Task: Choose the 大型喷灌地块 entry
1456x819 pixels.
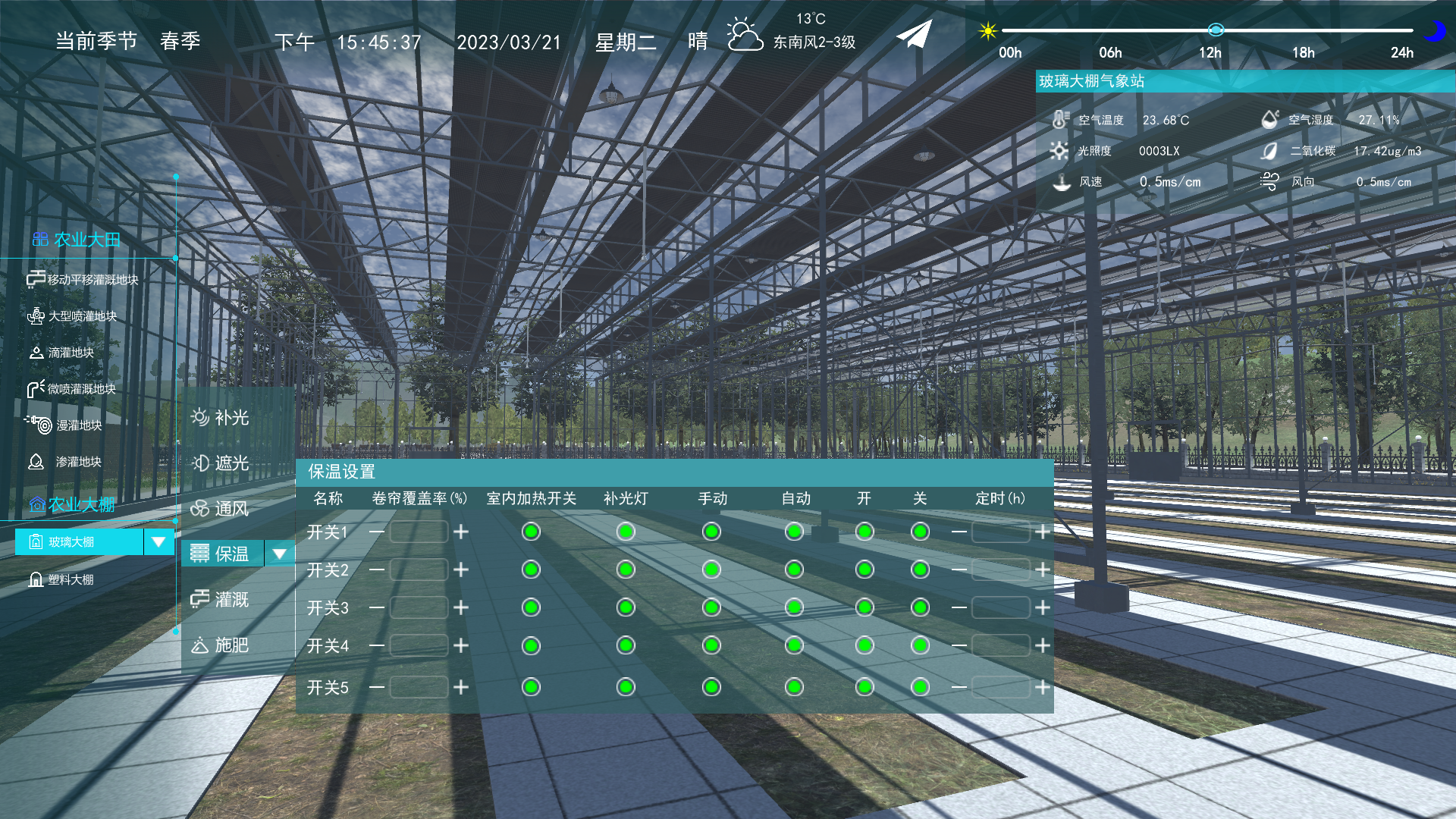Action: 73,316
